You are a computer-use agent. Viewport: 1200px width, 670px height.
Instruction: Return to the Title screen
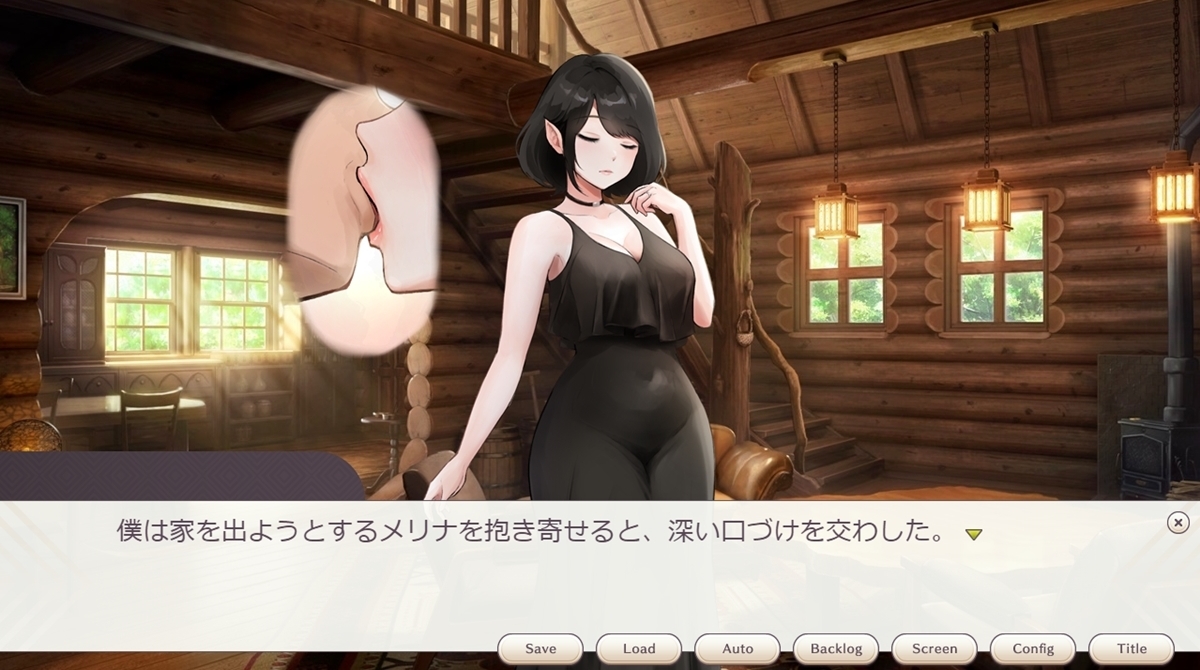pos(1132,648)
